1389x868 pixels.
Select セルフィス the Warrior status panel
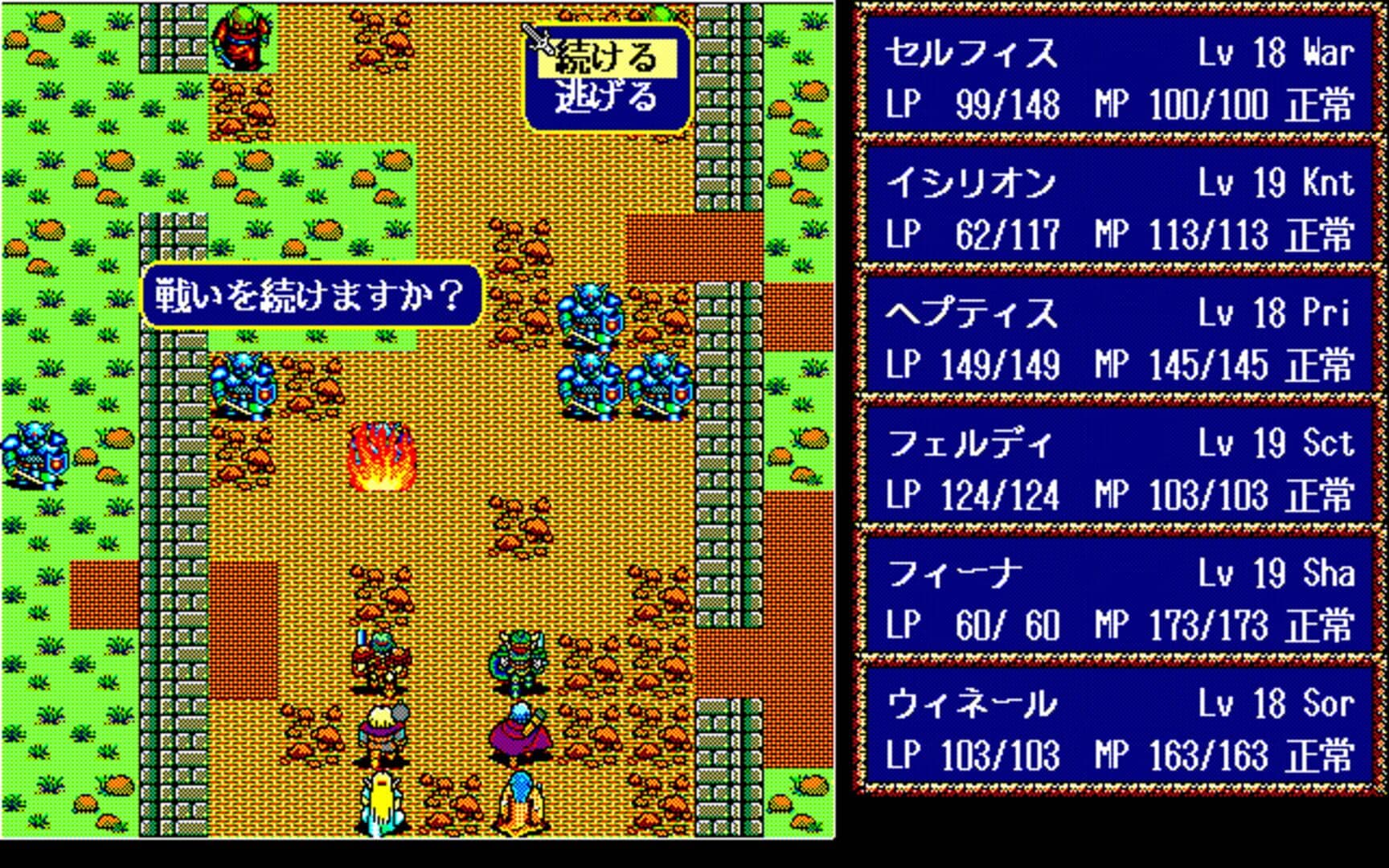[1119, 79]
